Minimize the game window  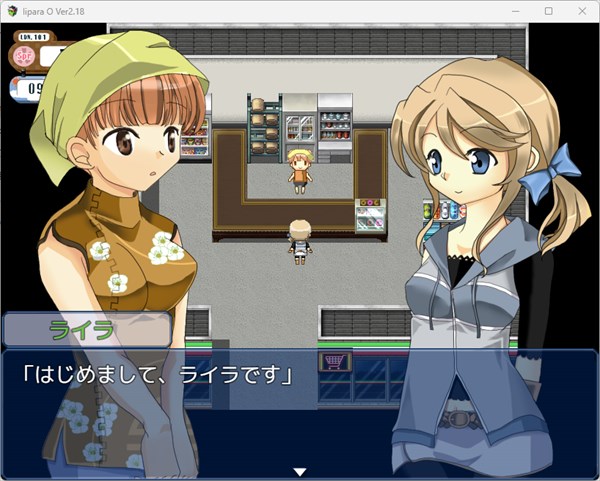[x=518, y=11]
